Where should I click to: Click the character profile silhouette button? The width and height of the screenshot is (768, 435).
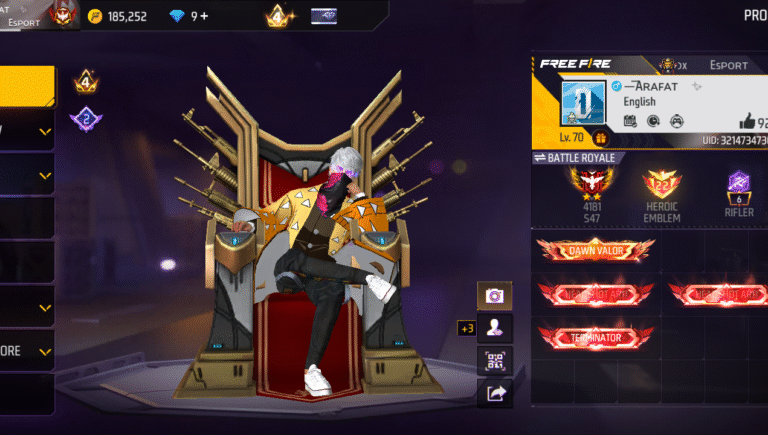[x=494, y=328]
